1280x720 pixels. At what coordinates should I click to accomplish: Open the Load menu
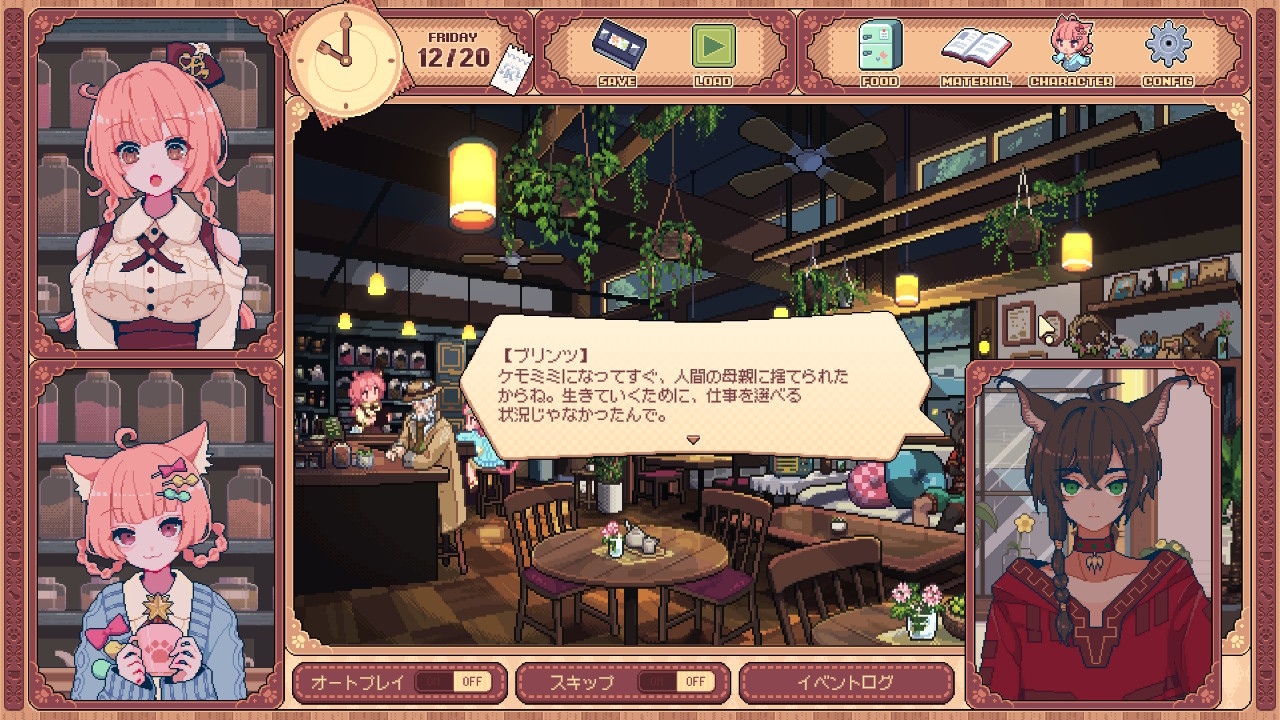(713, 48)
